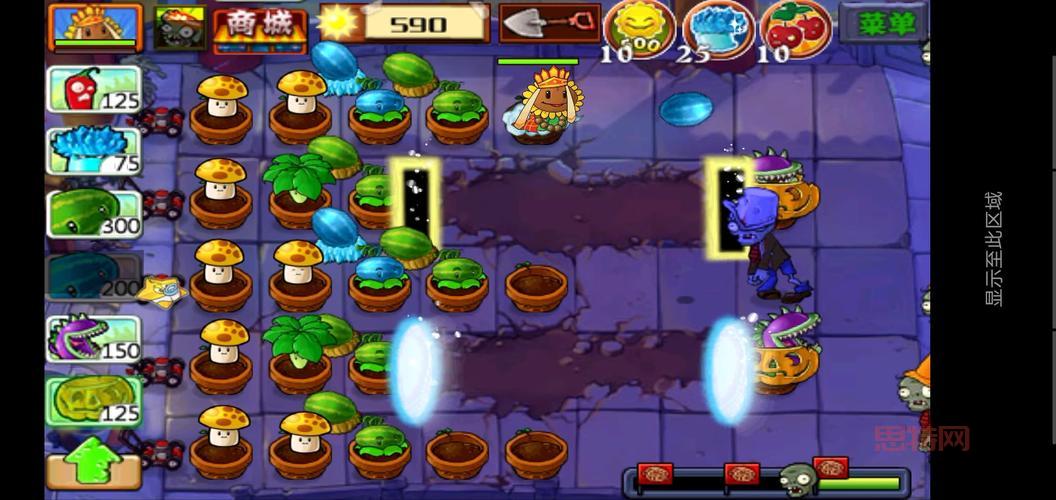Screen dimensions: 1056x500
Task: Select the Pumpkin seed packet costing 125
Action: 95,400
